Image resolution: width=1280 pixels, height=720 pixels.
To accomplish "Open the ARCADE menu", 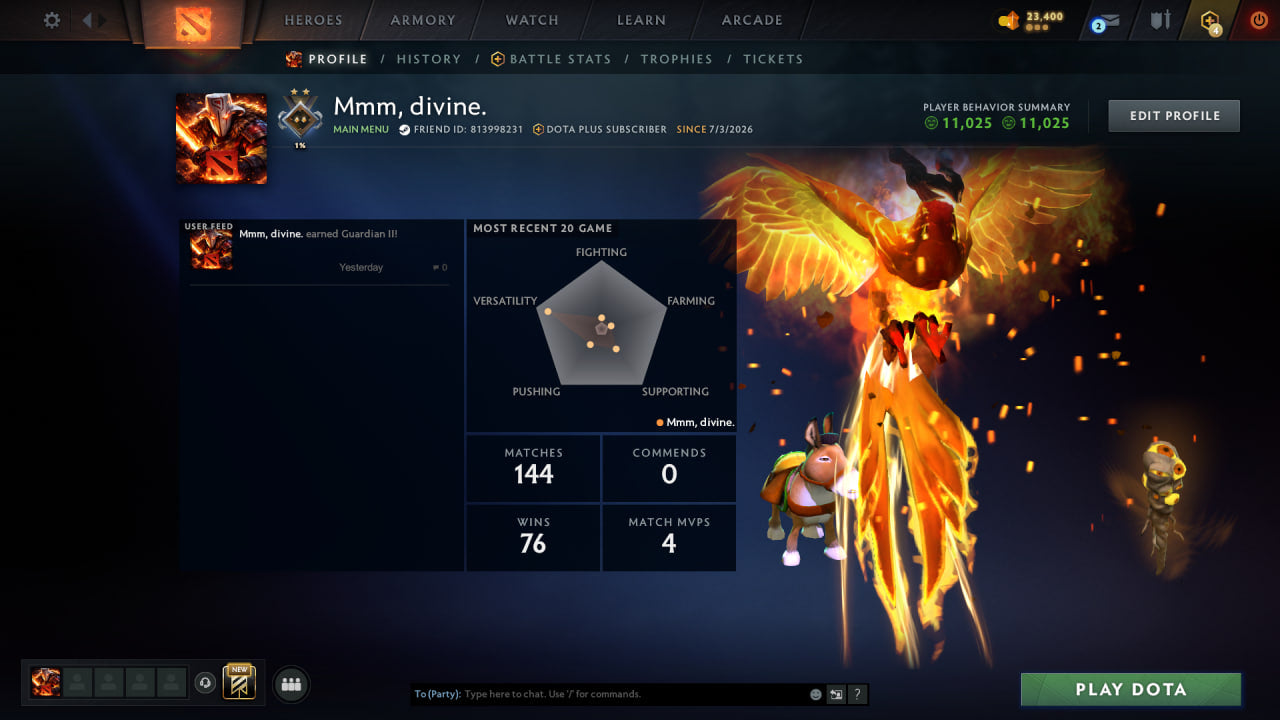I will coord(751,20).
